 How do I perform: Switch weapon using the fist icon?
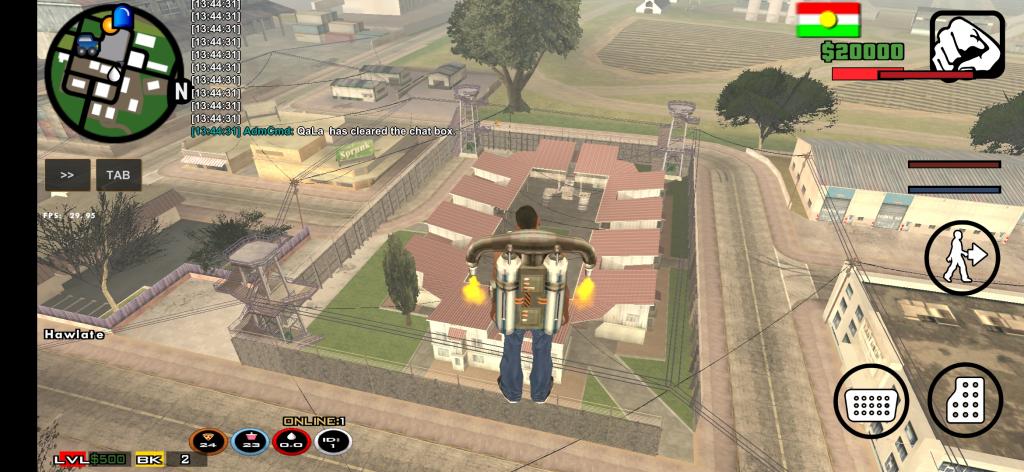pos(966,46)
